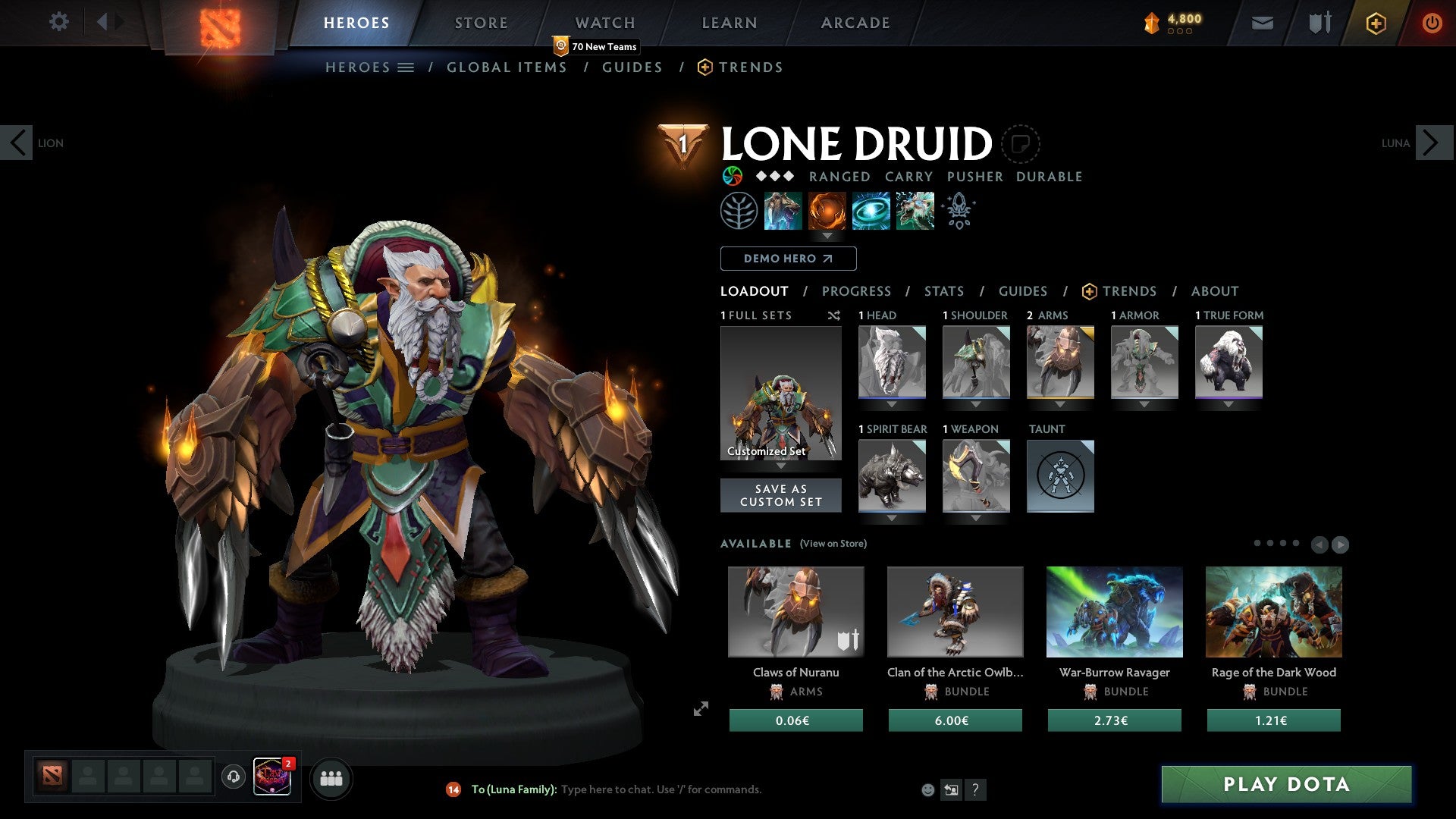Select the Lone Druid talent tree icon
This screenshot has height=819, width=1456.
coord(739,211)
